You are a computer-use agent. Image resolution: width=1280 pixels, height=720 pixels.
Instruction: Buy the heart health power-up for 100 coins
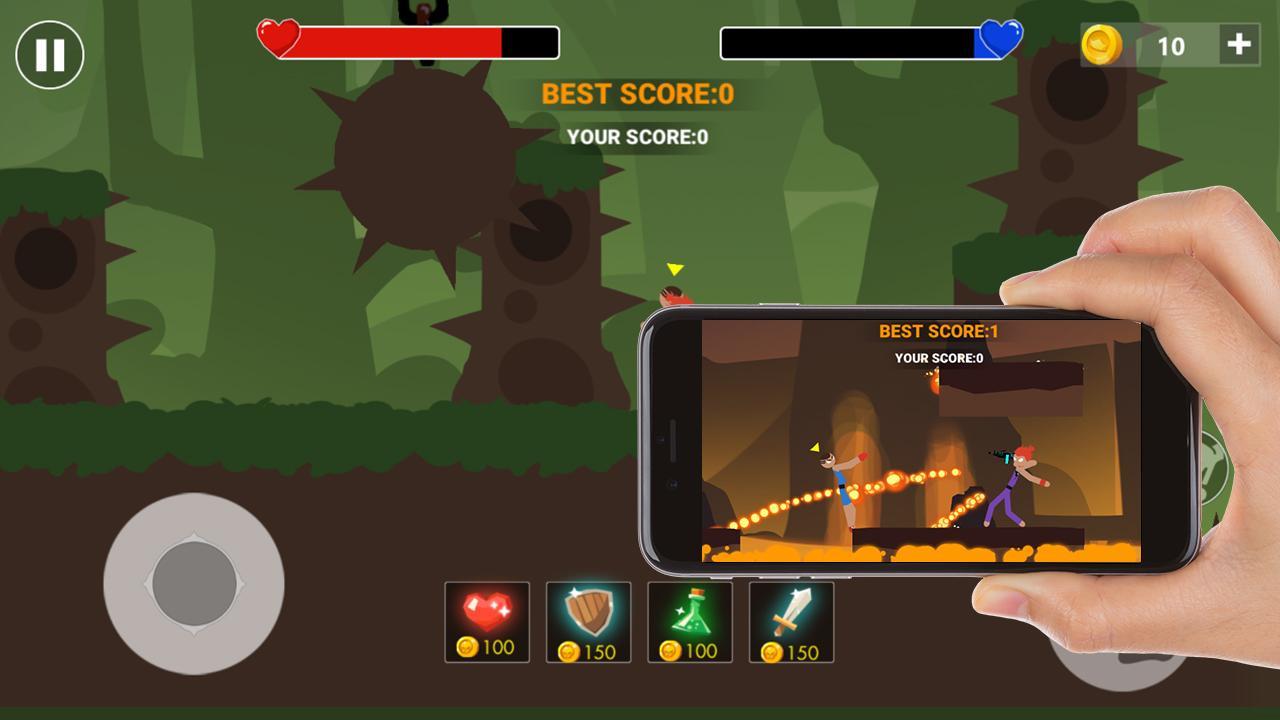[487, 620]
